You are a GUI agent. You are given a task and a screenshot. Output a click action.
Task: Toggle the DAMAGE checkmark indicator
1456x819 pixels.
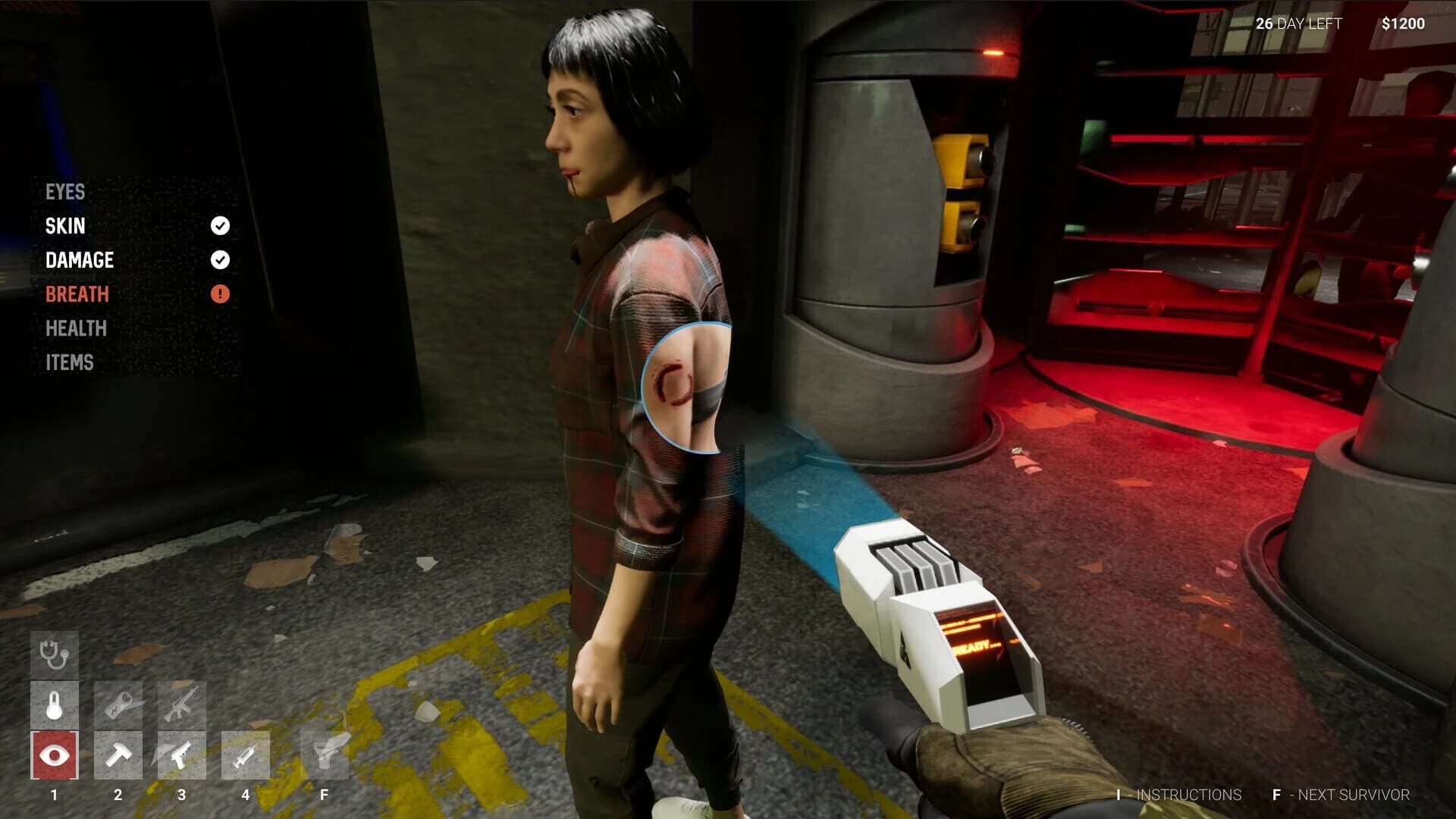click(x=220, y=260)
